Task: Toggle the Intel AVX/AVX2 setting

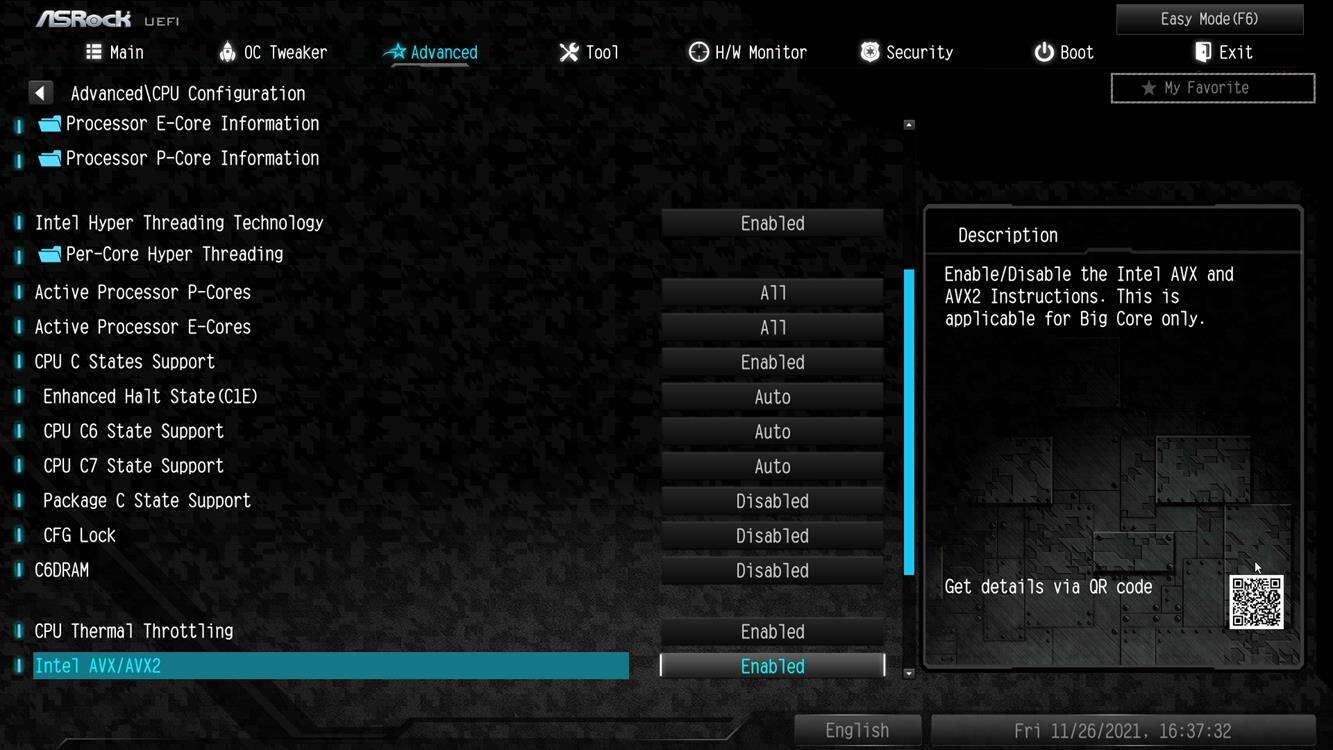Action: [771, 665]
